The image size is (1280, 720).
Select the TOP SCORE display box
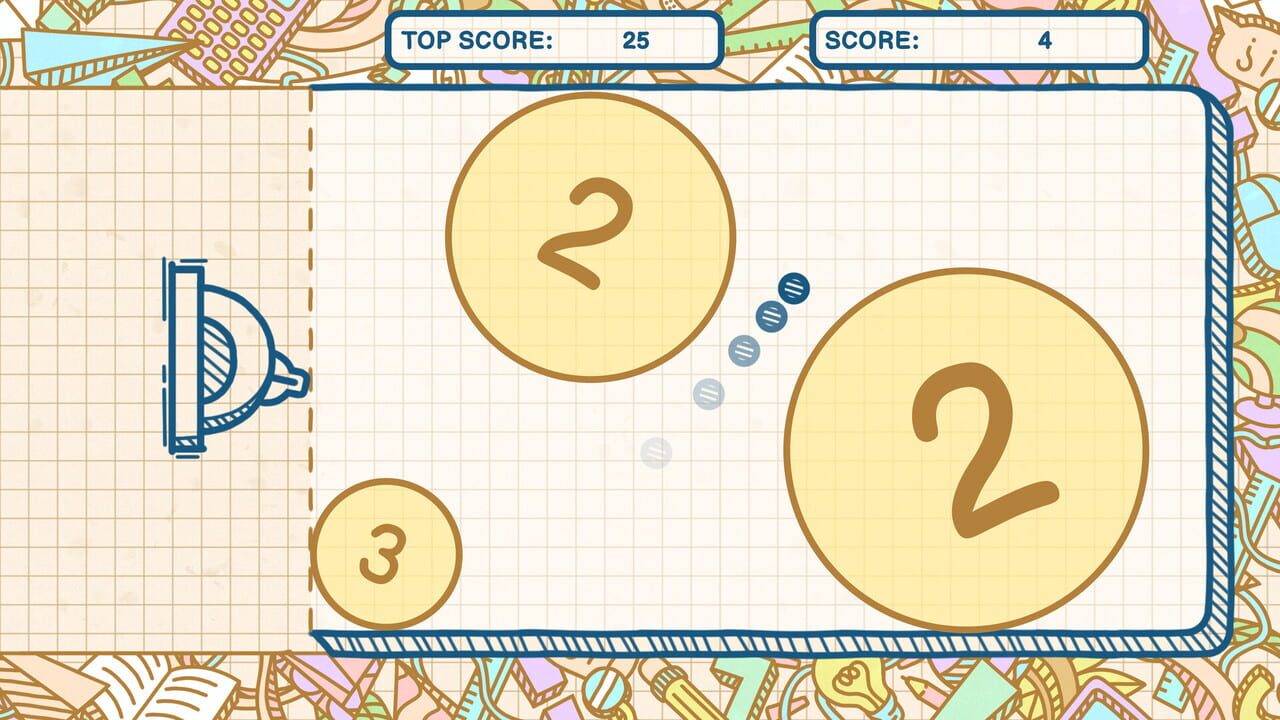[556, 40]
